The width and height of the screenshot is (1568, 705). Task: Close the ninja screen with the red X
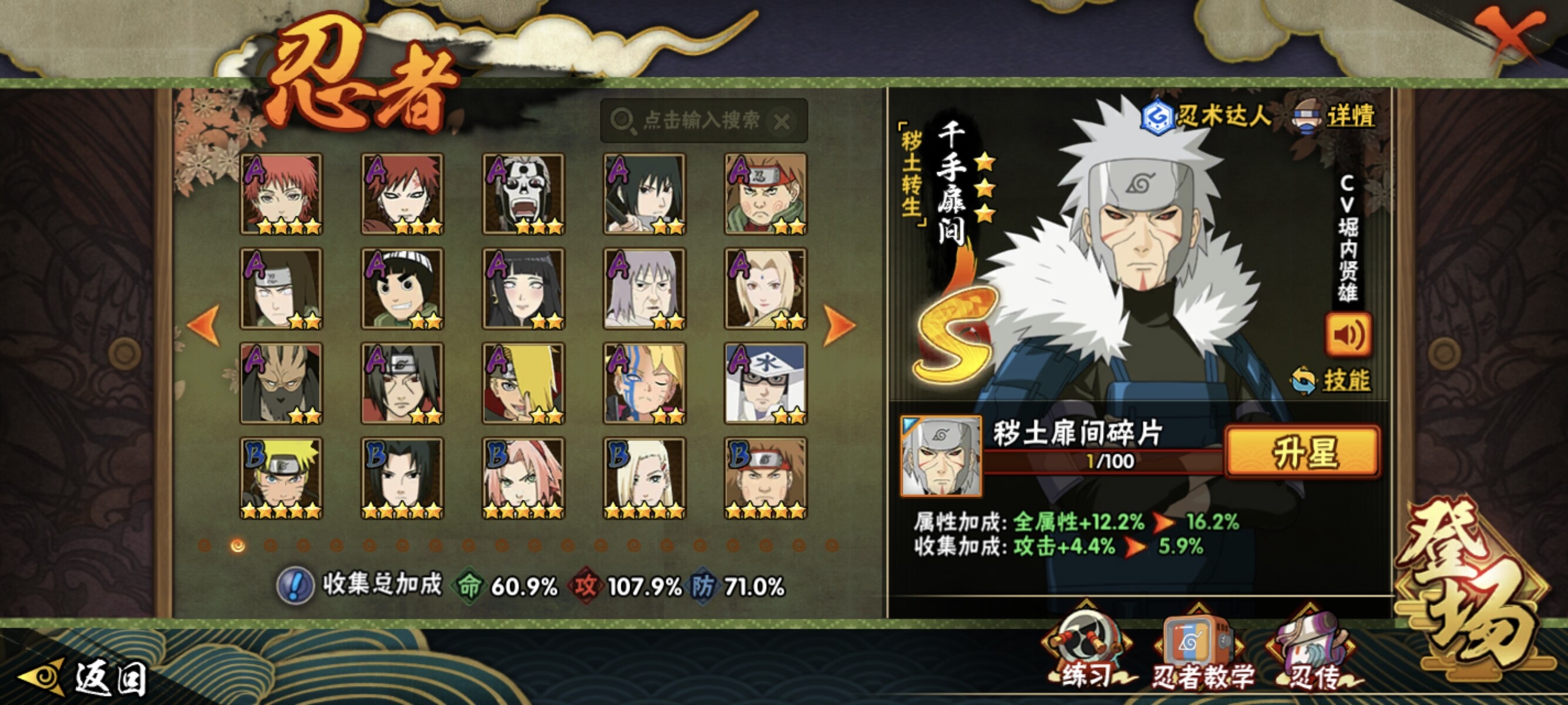(1508, 35)
